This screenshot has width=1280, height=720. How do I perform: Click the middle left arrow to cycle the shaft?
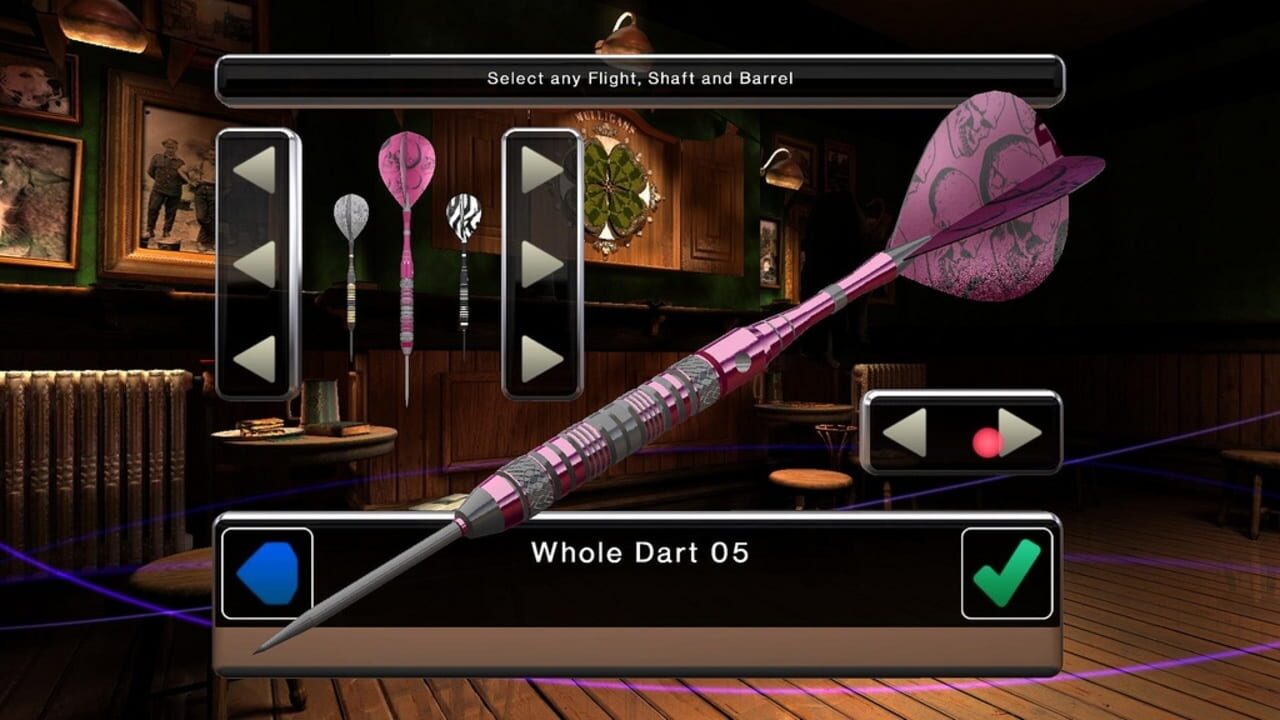coord(253,265)
